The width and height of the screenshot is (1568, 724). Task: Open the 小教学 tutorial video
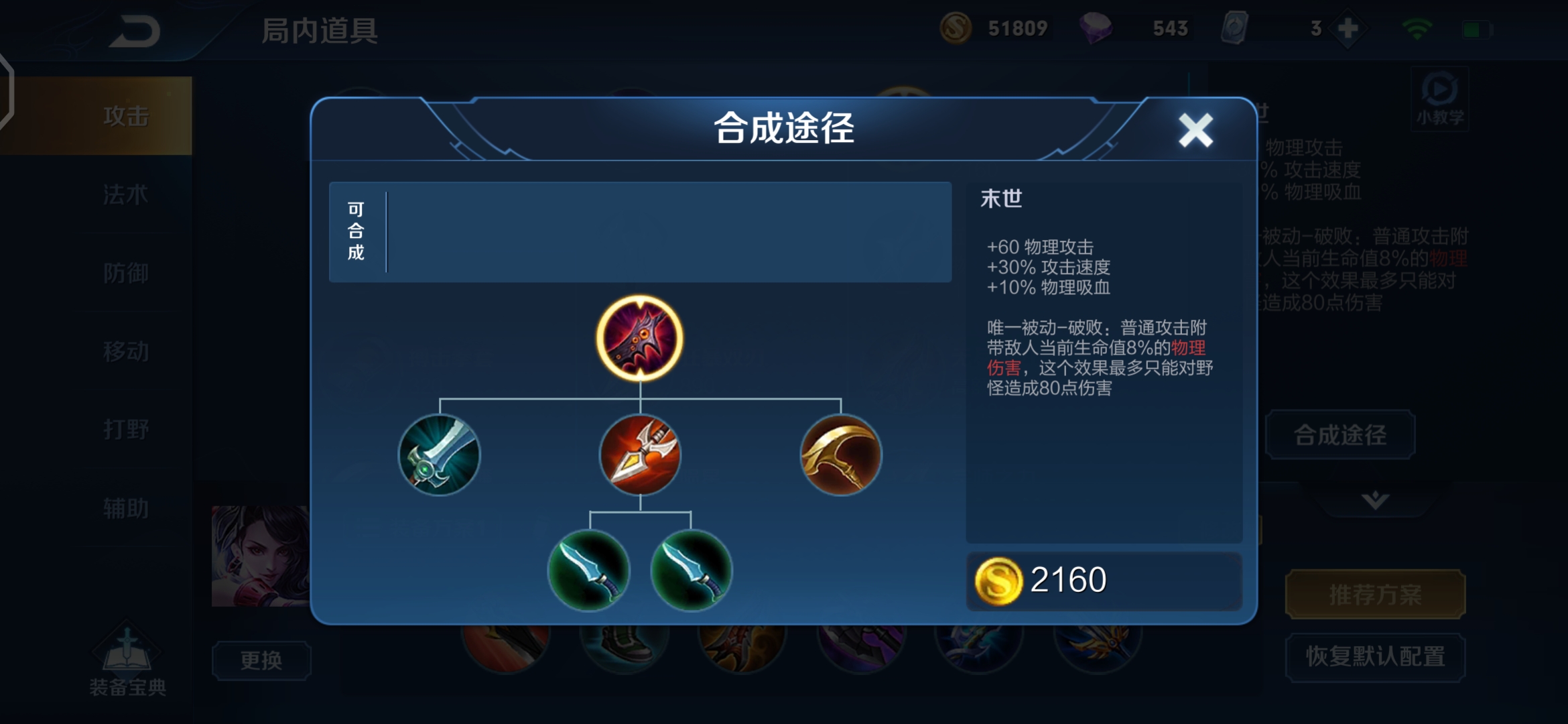pyautogui.click(x=1439, y=99)
